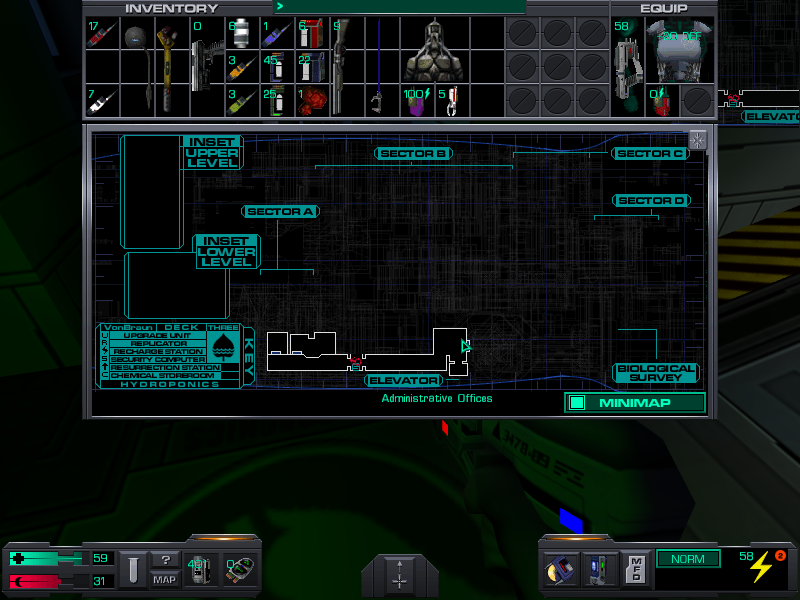Open the INSET UPPER LEVEL view
Screen dimensions: 800x600
(212, 153)
